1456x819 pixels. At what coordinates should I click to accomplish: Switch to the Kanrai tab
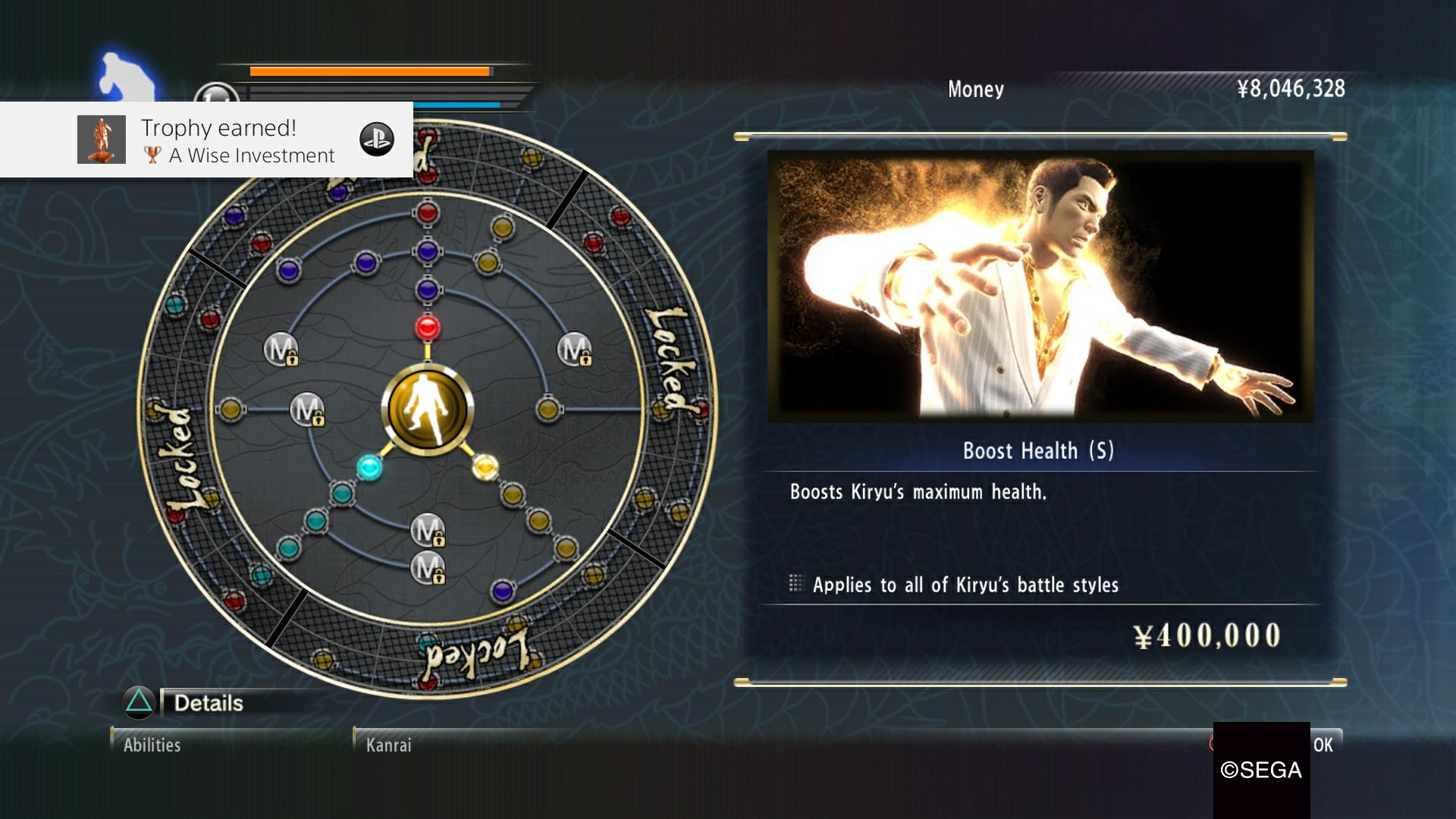coord(389,745)
